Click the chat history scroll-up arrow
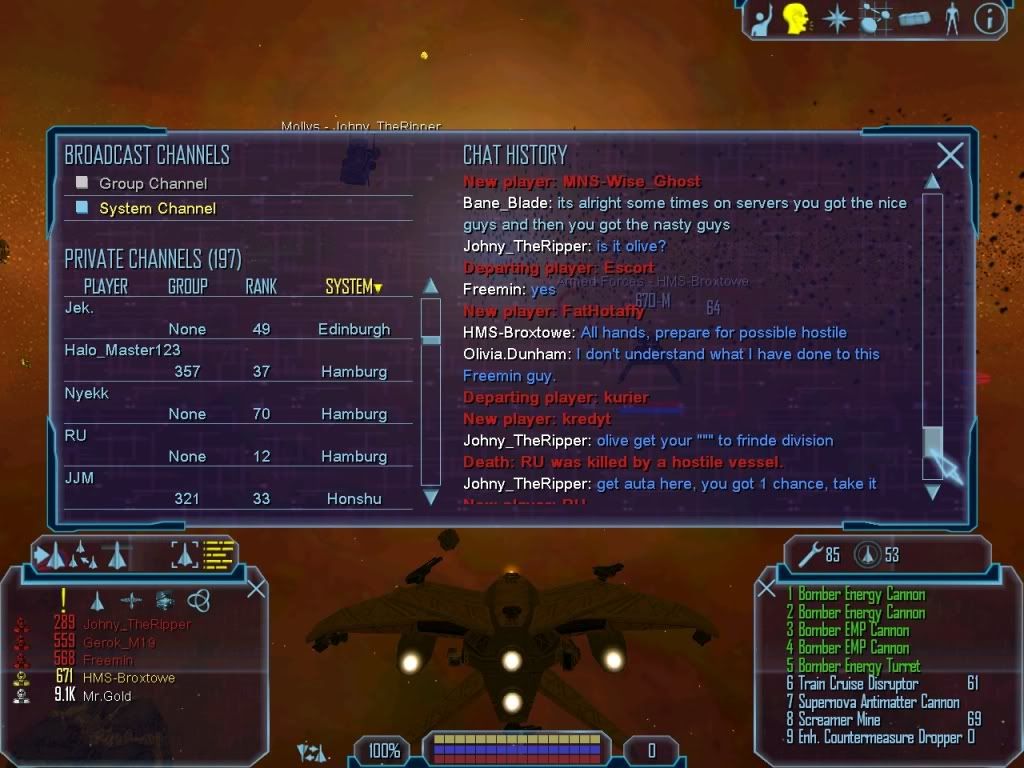1024x768 pixels. (x=932, y=182)
